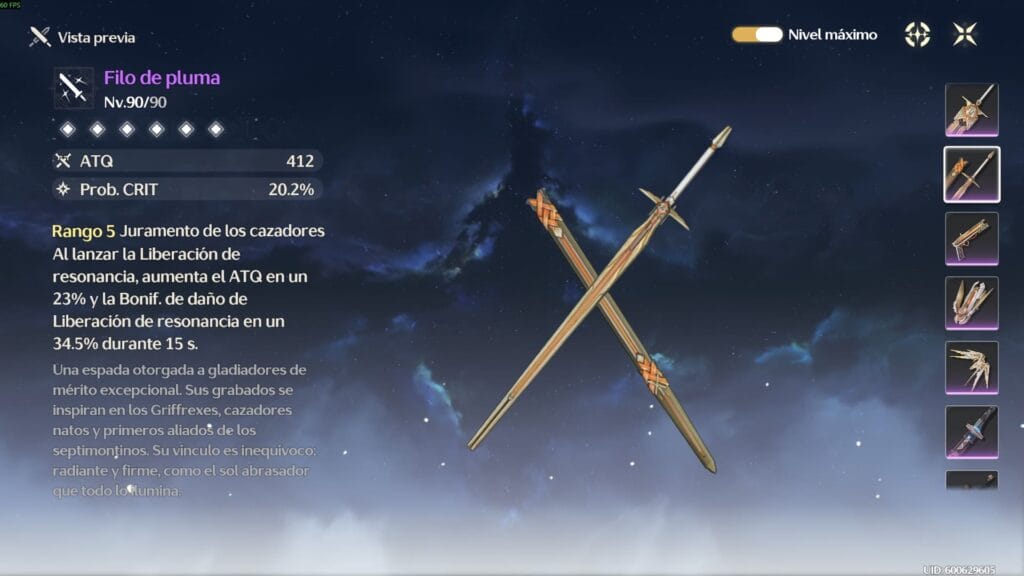Click the Filo de pluma weapon type icon
The image size is (1024, 576).
[74, 89]
